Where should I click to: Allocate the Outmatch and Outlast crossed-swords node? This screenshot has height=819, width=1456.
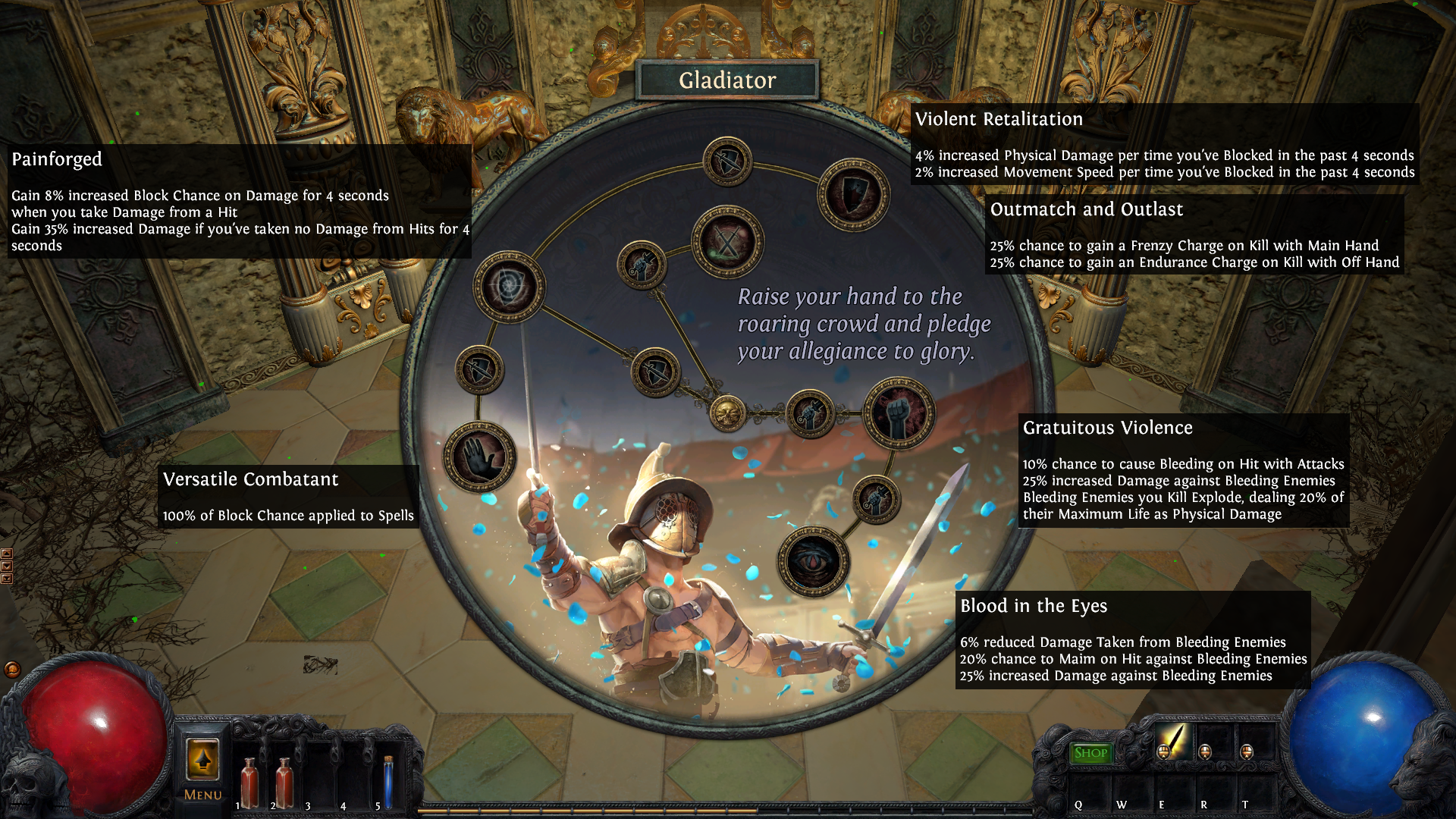click(727, 242)
